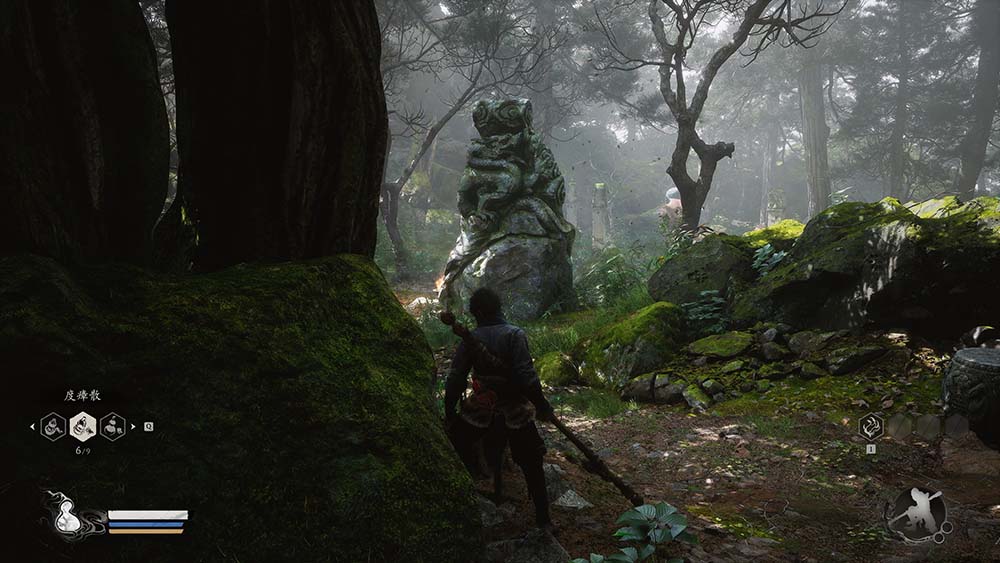Select the gourd-shaped item on the right of the quick bar

[x=113, y=427]
